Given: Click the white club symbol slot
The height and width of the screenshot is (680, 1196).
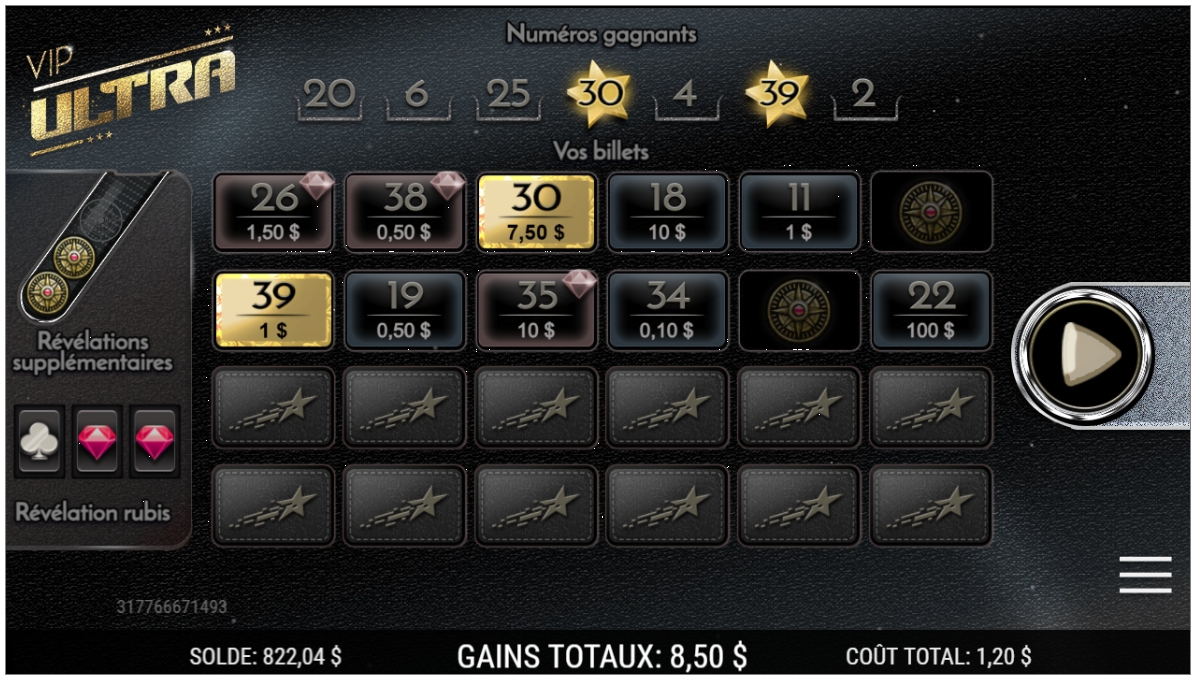Looking at the screenshot, I should click(40, 441).
